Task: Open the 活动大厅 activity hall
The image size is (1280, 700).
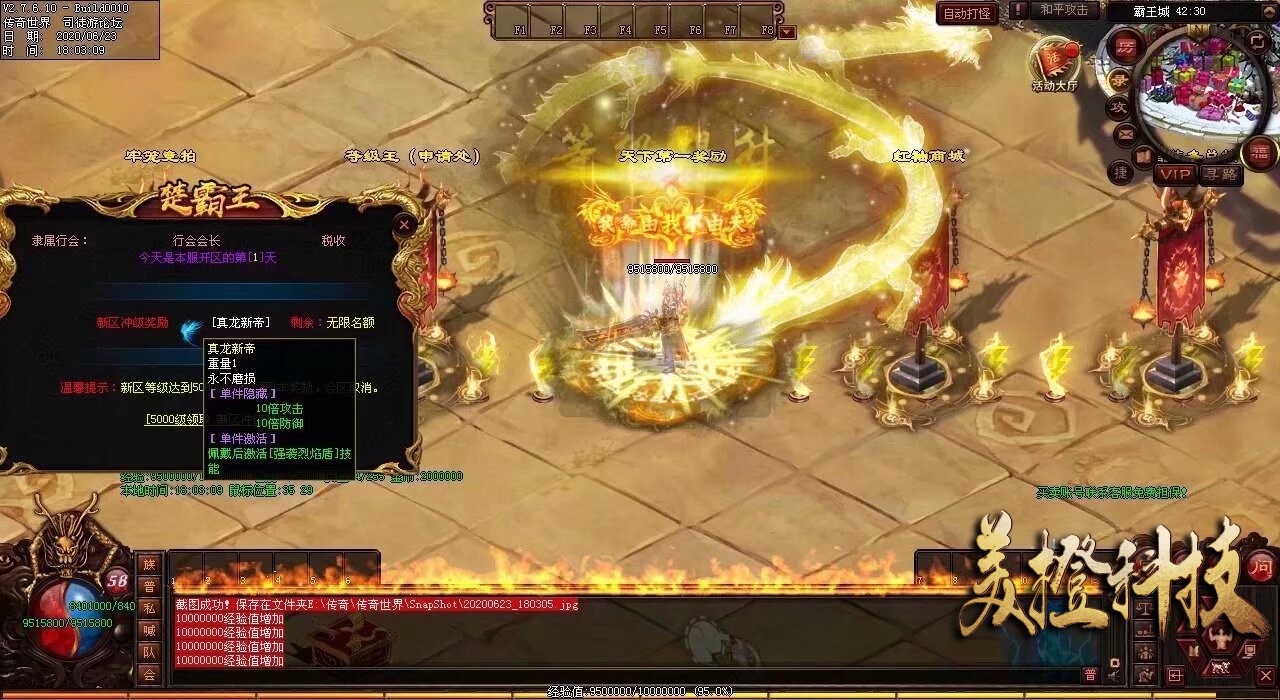Action: click(1055, 63)
